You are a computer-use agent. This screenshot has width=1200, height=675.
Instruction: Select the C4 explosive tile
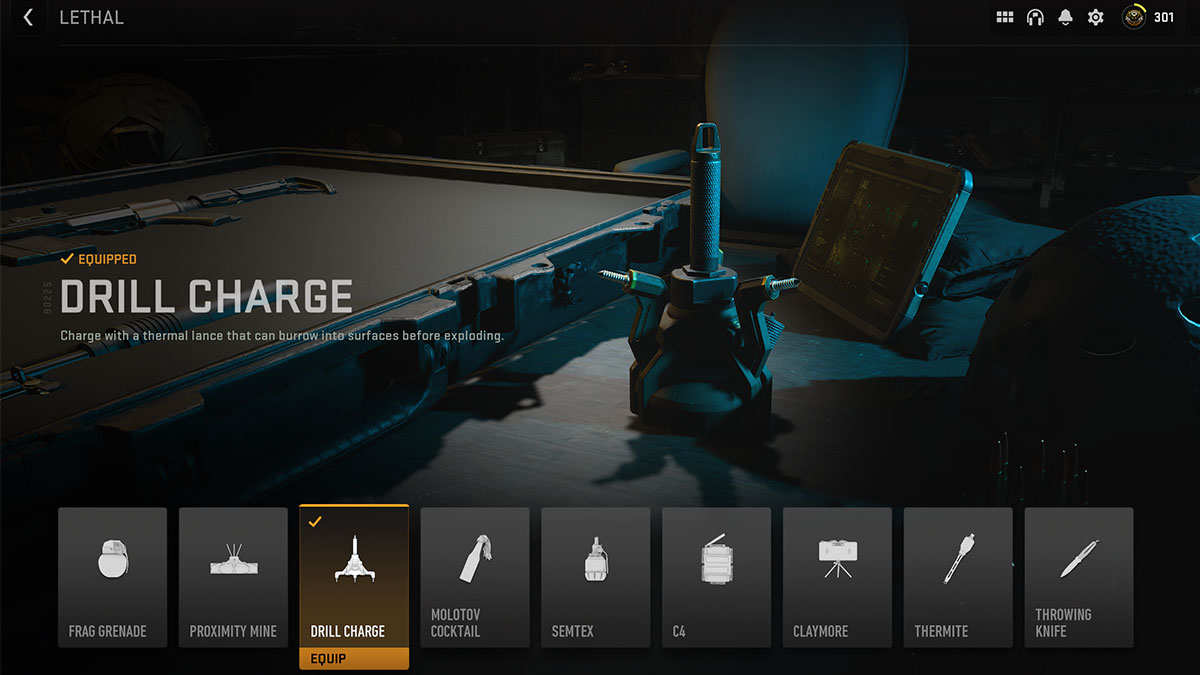pyautogui.click(x=717, y=577)
